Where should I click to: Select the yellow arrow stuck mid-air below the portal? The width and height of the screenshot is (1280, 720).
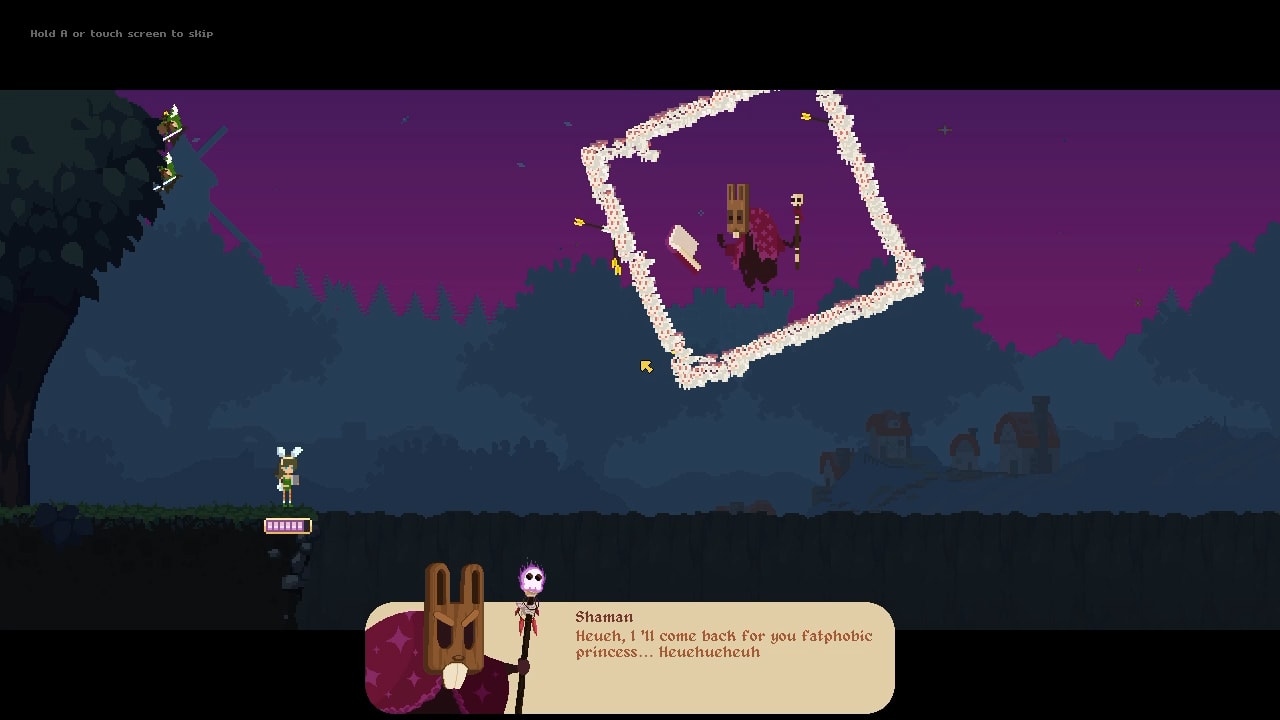coord(645,366)
